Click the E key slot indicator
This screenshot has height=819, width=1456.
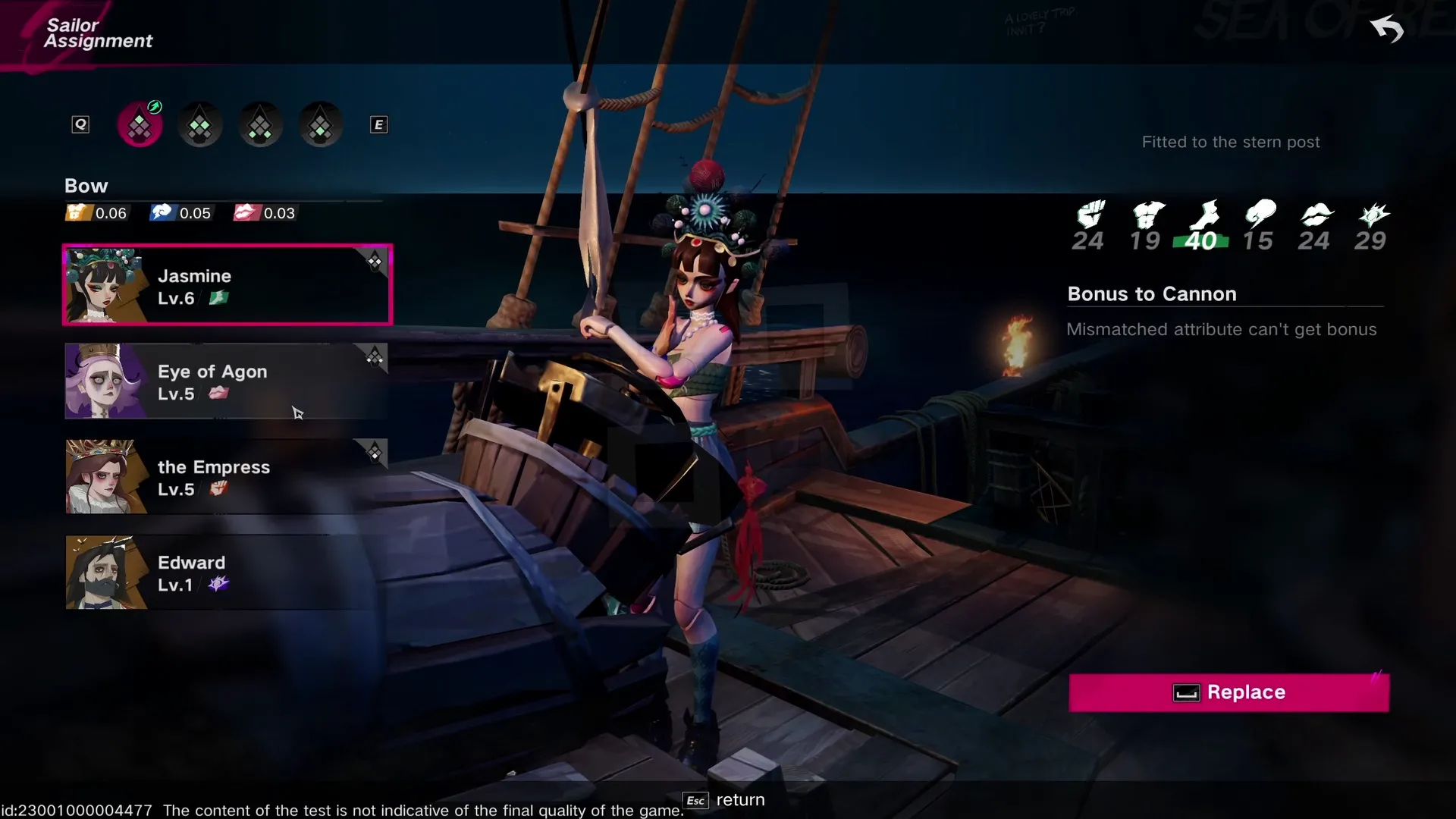coord(378,124)
